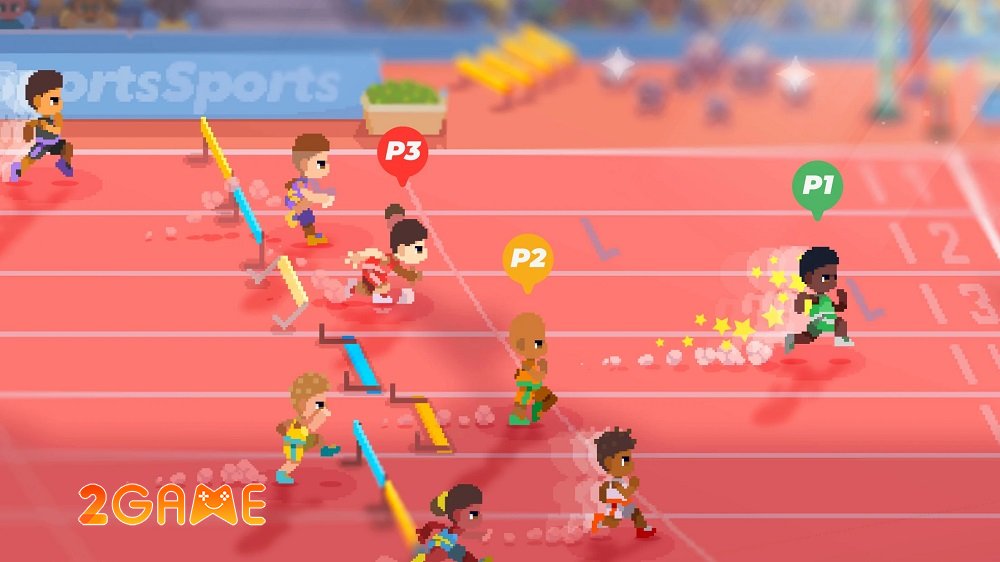Select the yellow P2 player marker

tap(527, 260)
